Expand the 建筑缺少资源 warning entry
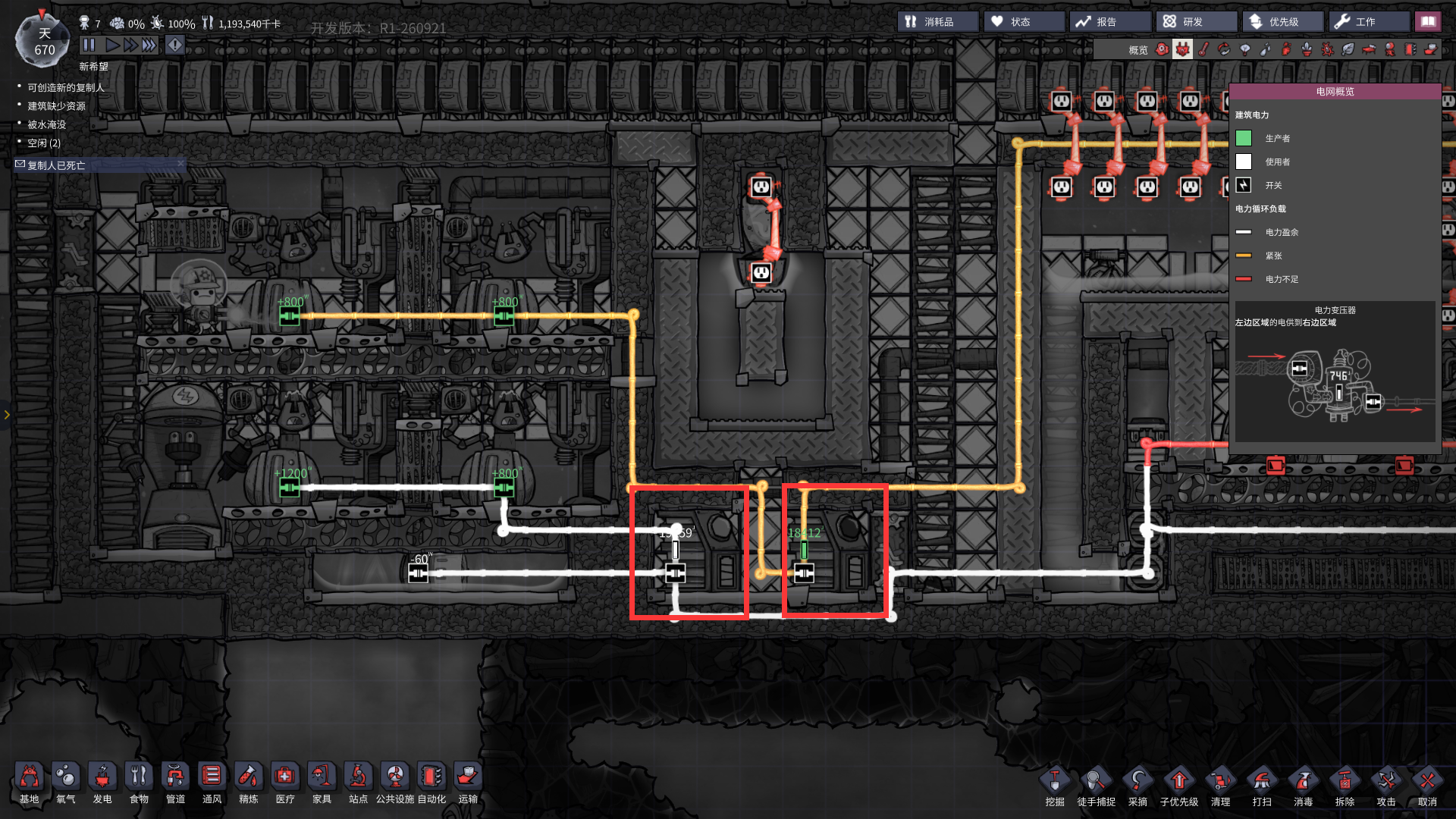Screen dimensions: 1456x819 tap(58, 105)
